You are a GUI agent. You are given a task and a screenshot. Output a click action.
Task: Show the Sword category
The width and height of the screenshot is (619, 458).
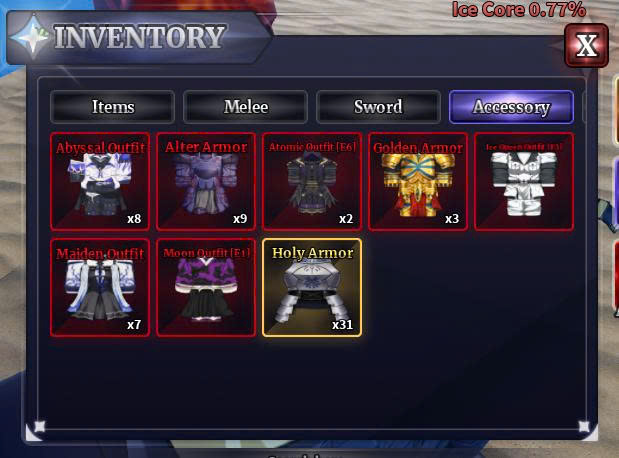click(378, 107)
